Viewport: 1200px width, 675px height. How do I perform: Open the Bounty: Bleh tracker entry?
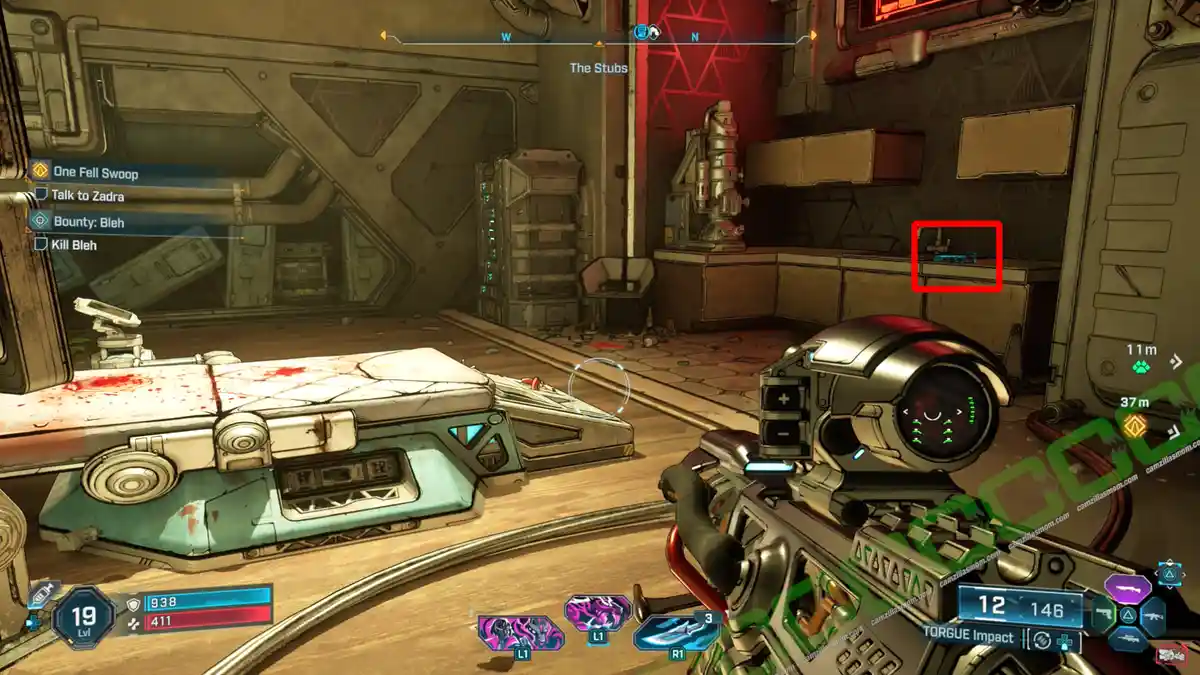click(x=90, y=222)
